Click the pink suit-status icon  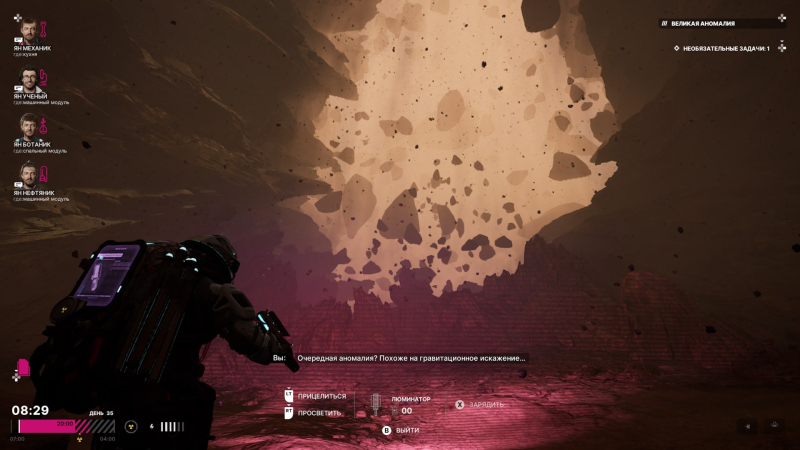coord(24,368)
